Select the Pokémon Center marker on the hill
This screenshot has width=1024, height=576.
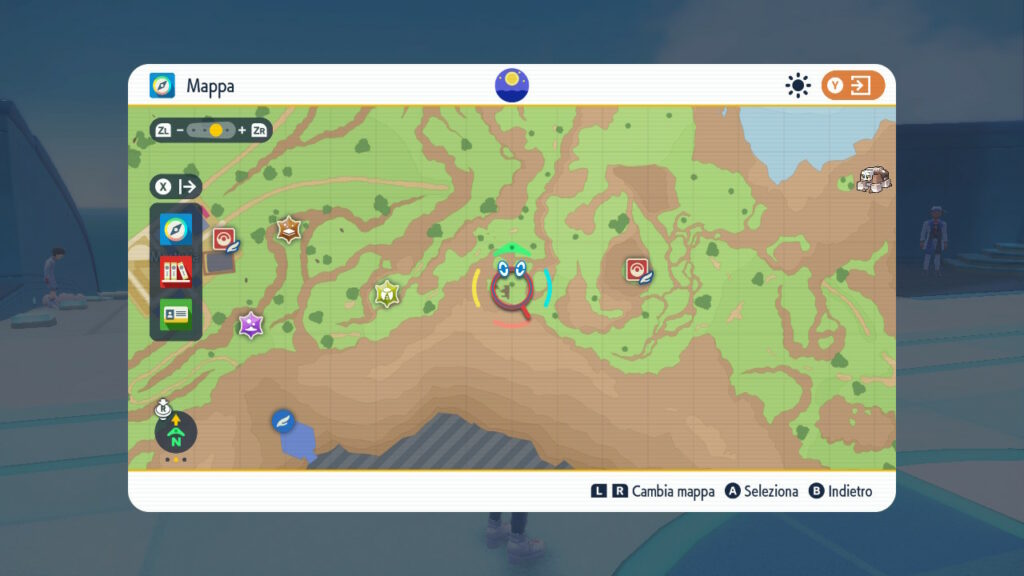tap(637, 270)
